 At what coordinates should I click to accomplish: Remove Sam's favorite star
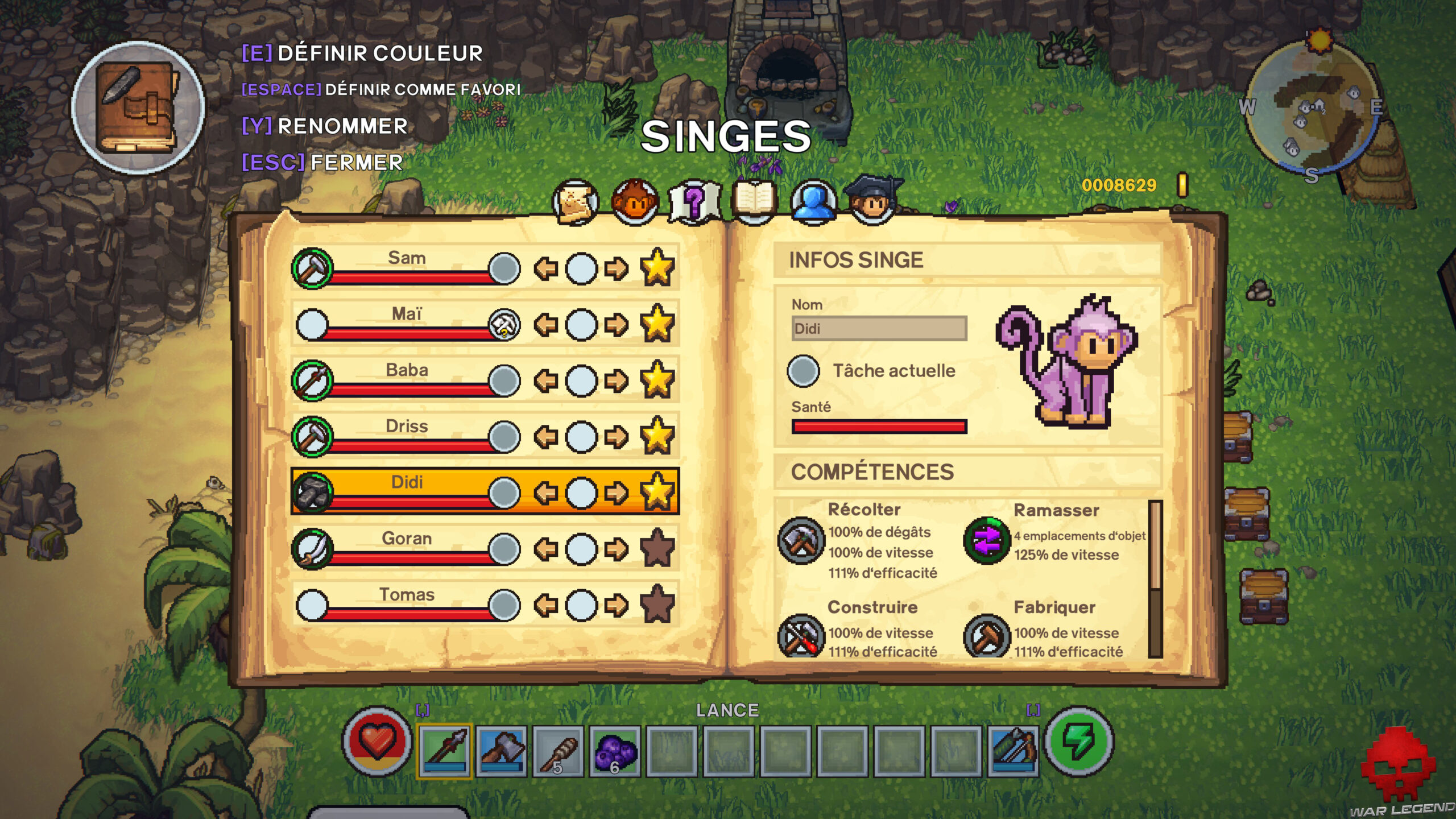pos(657,267)
